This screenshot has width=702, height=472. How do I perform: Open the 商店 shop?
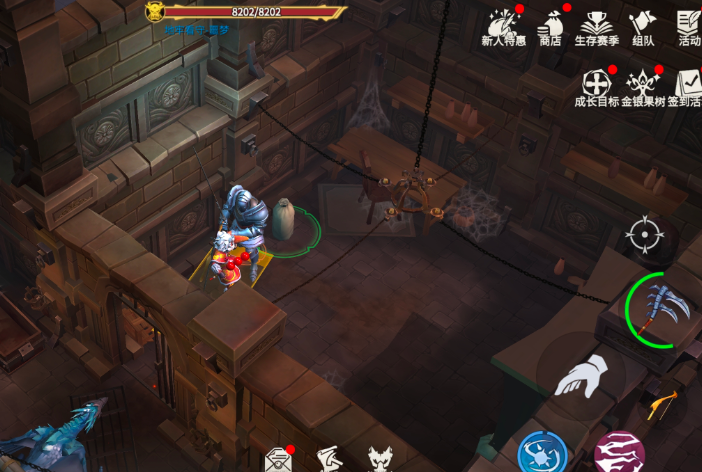[550, 27]
